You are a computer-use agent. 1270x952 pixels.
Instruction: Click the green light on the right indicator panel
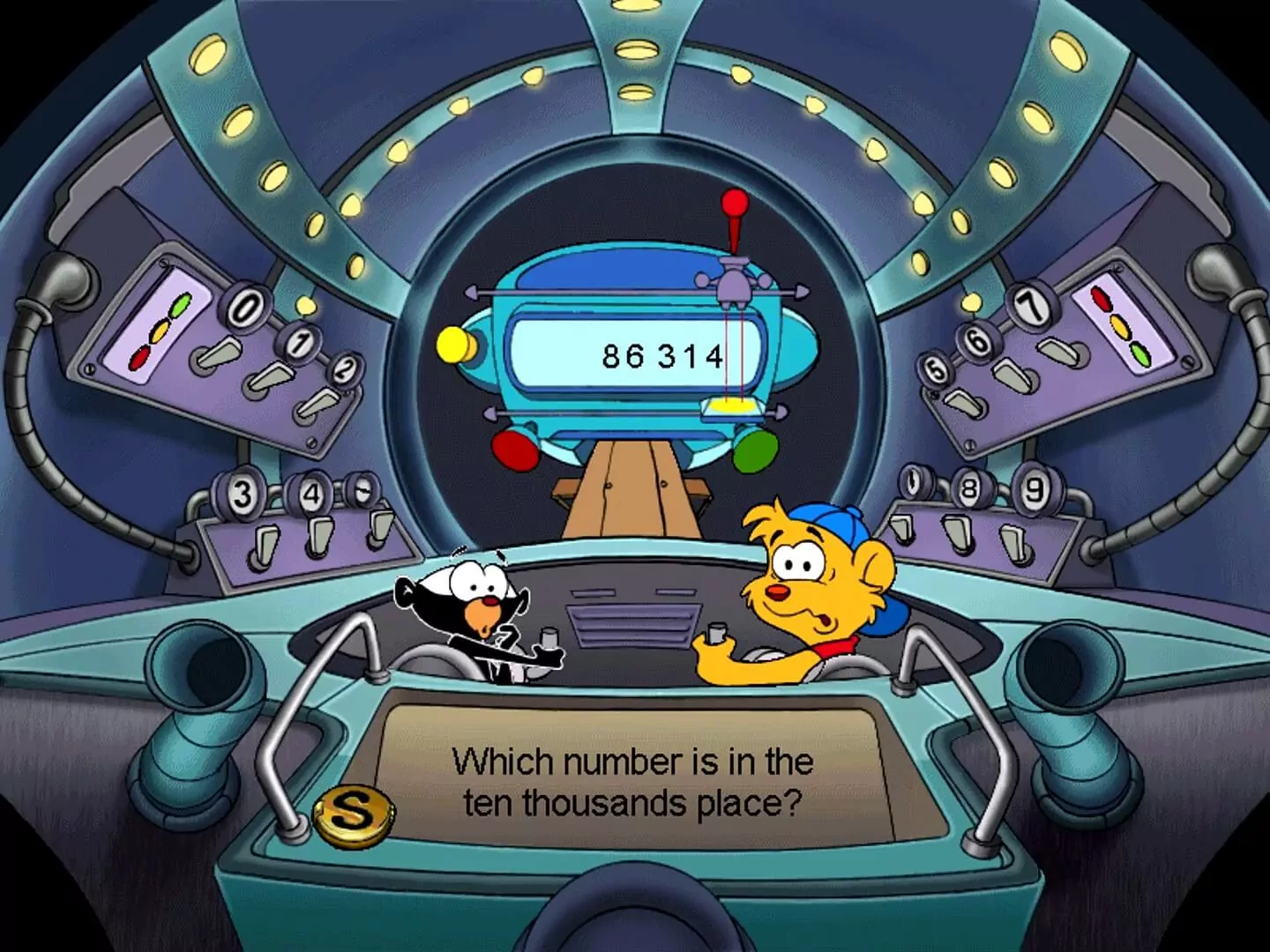[1141, 355]
